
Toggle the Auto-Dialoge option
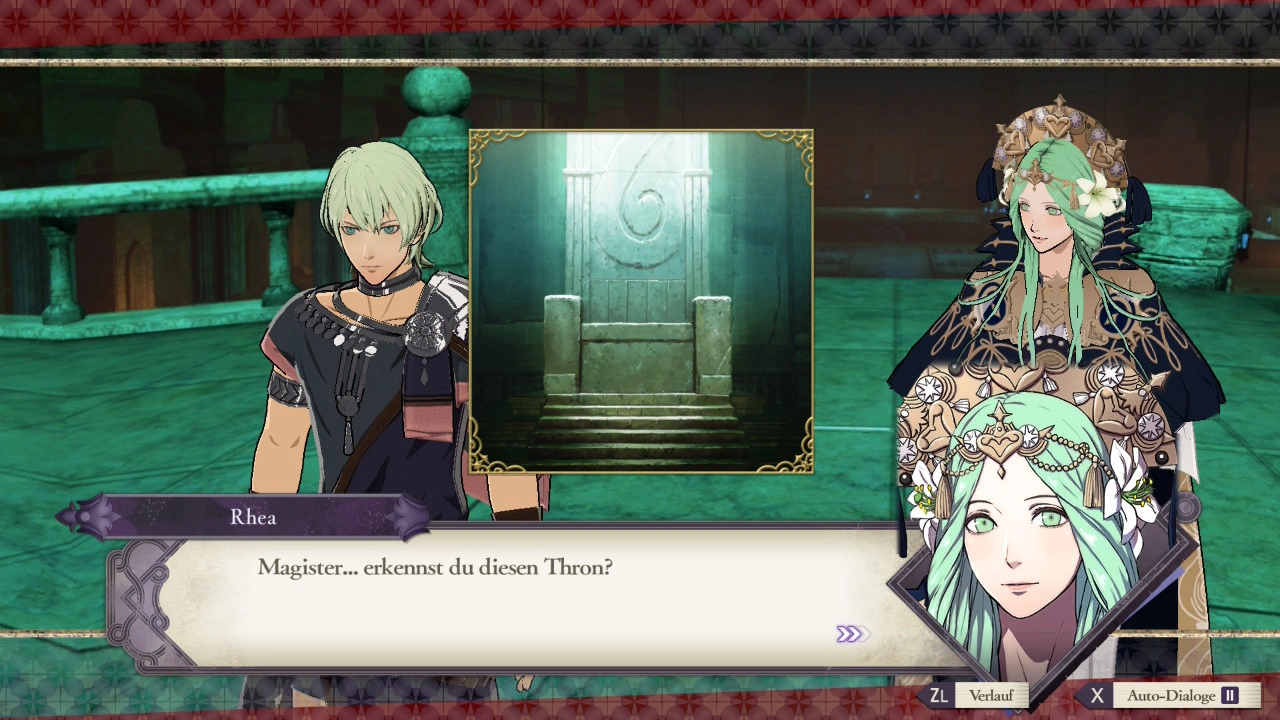coord(1170,695)
